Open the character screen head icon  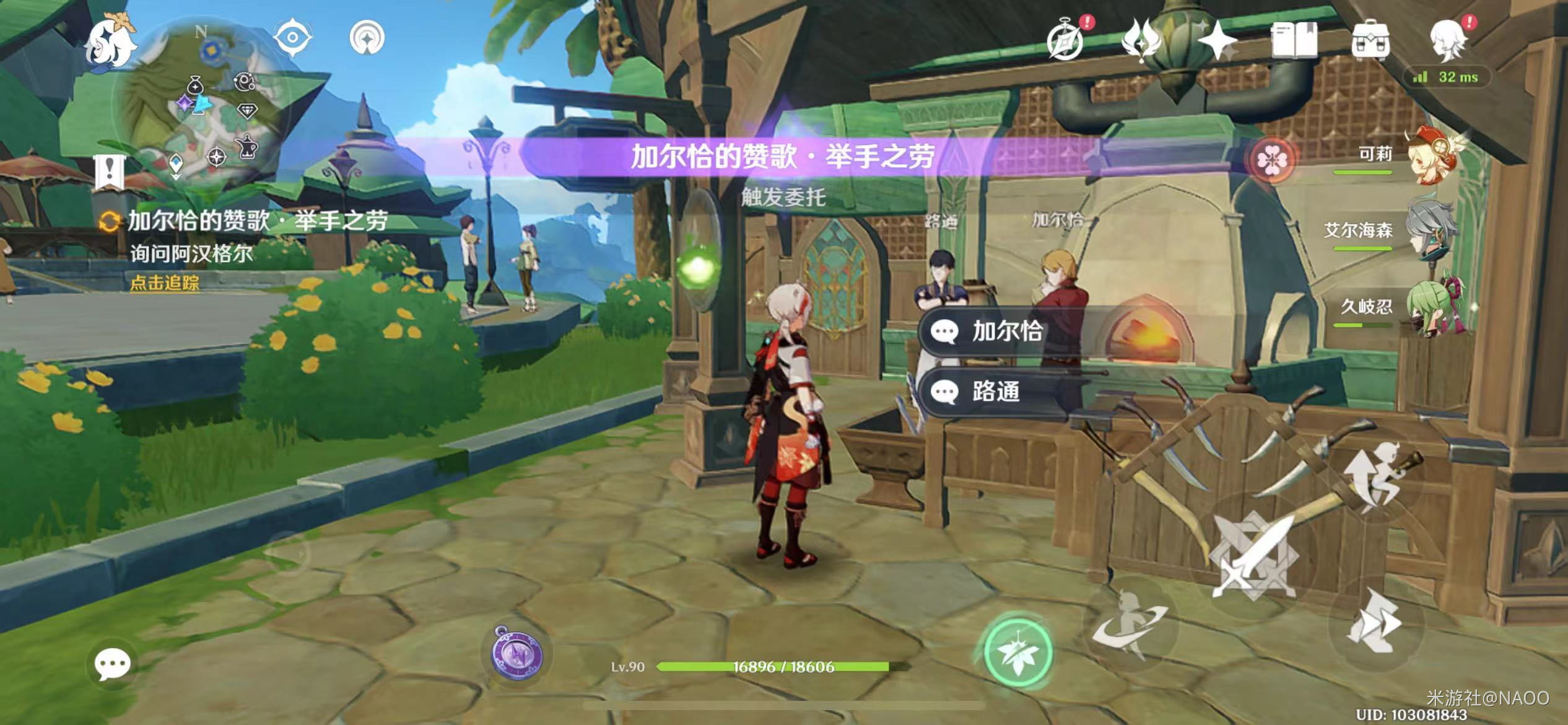coord(1449,41)
